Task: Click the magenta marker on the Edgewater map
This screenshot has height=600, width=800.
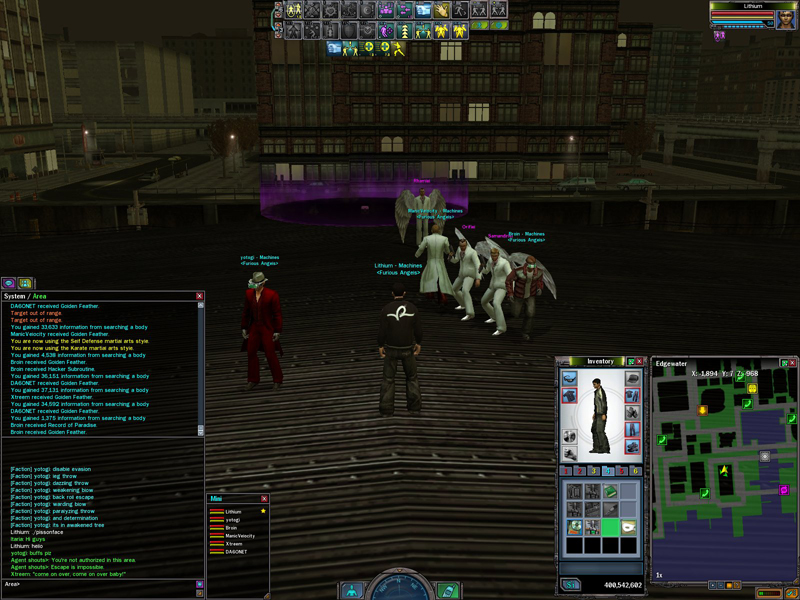Action: click(x=783, y=490)
